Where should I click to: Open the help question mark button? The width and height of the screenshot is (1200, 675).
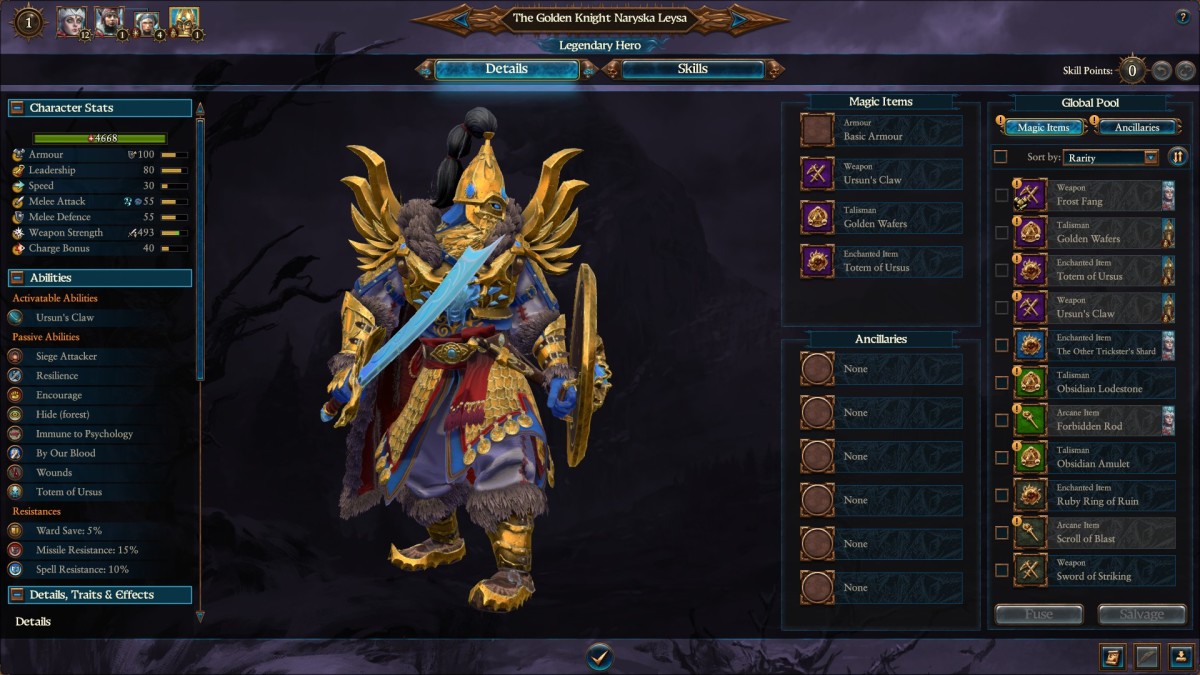[x=1183, y=17]
